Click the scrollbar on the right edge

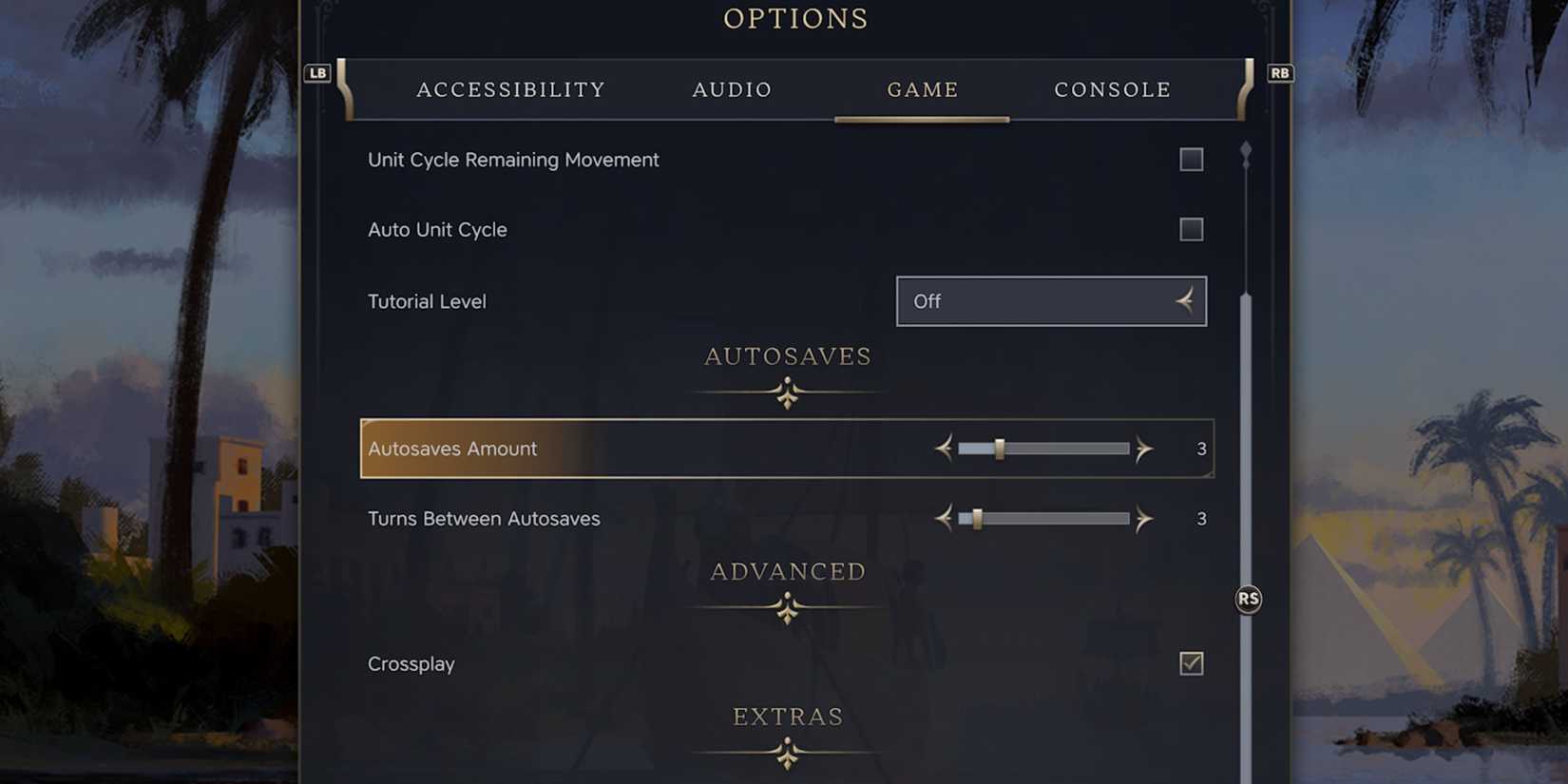tap(1246, 428)
